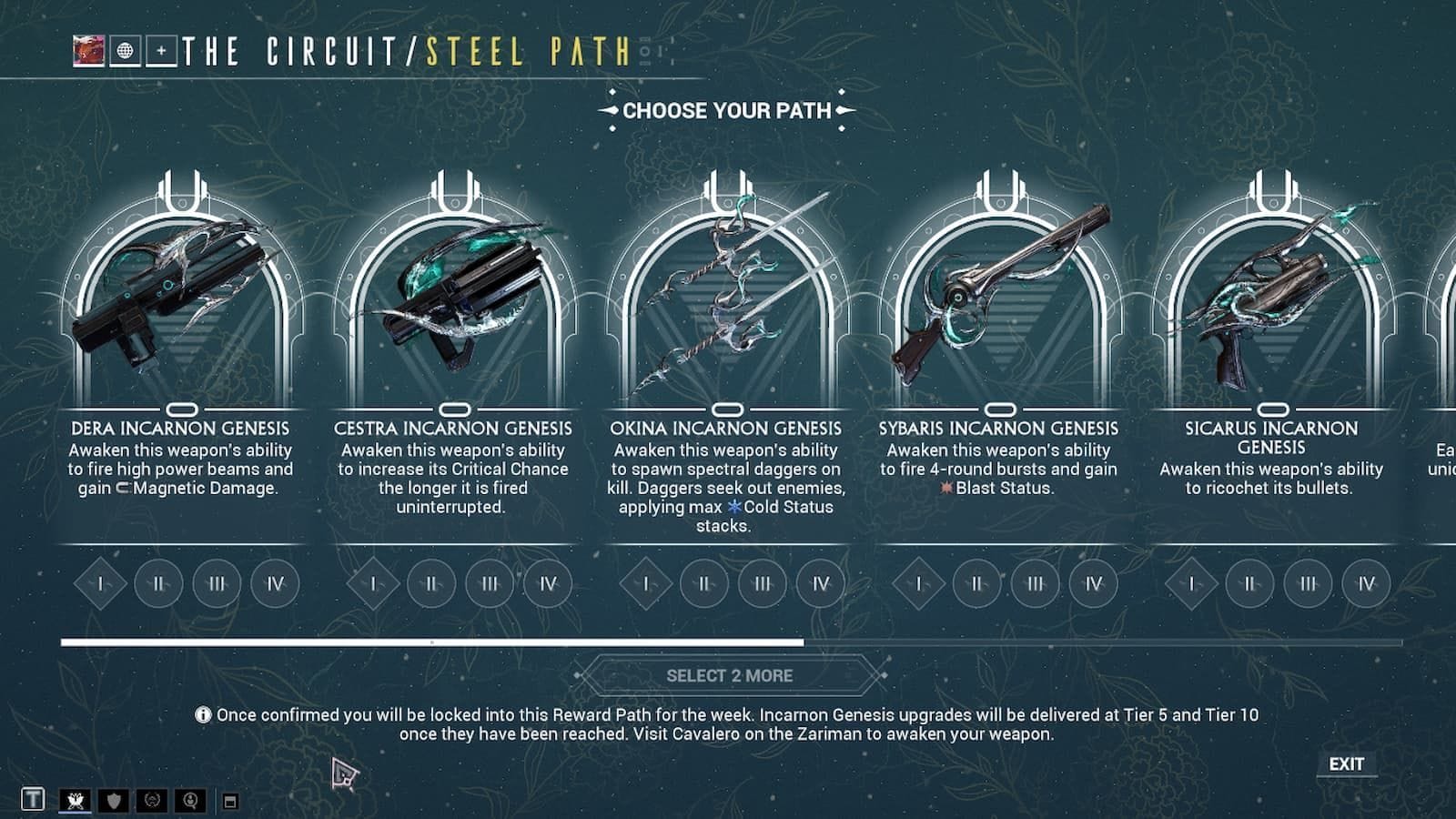Select tier II under Okina Incarnon Genesis
Screen dimensions: 1456x819
(704, 583)
